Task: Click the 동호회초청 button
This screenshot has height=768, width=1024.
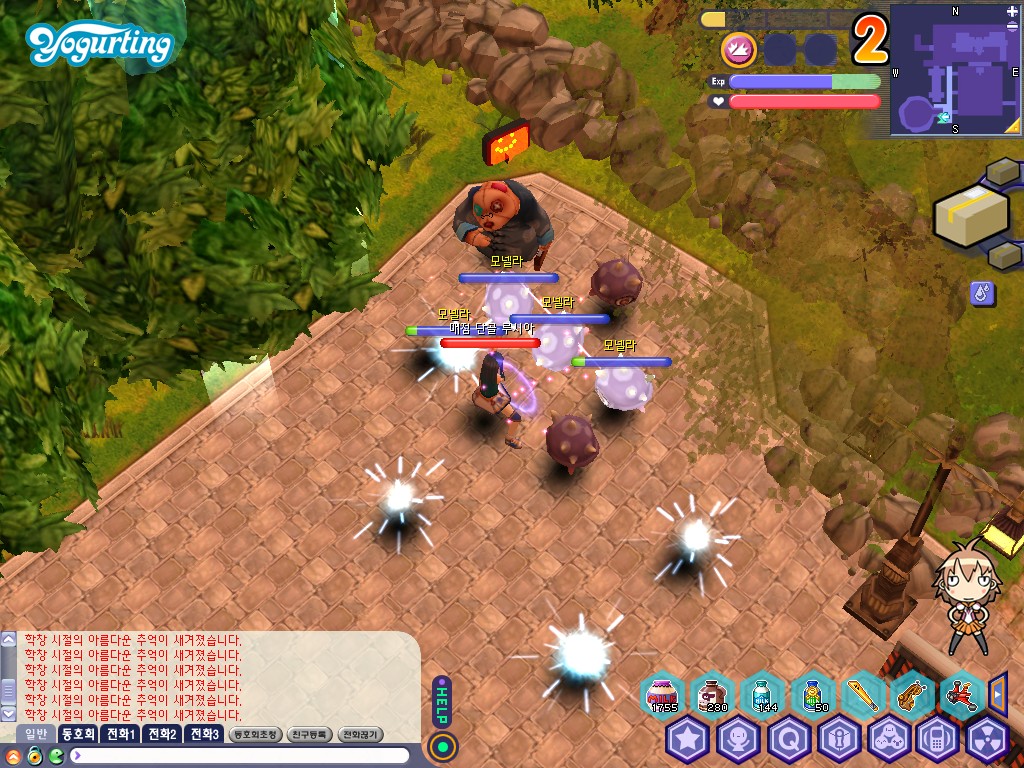Action: [255, 734]
